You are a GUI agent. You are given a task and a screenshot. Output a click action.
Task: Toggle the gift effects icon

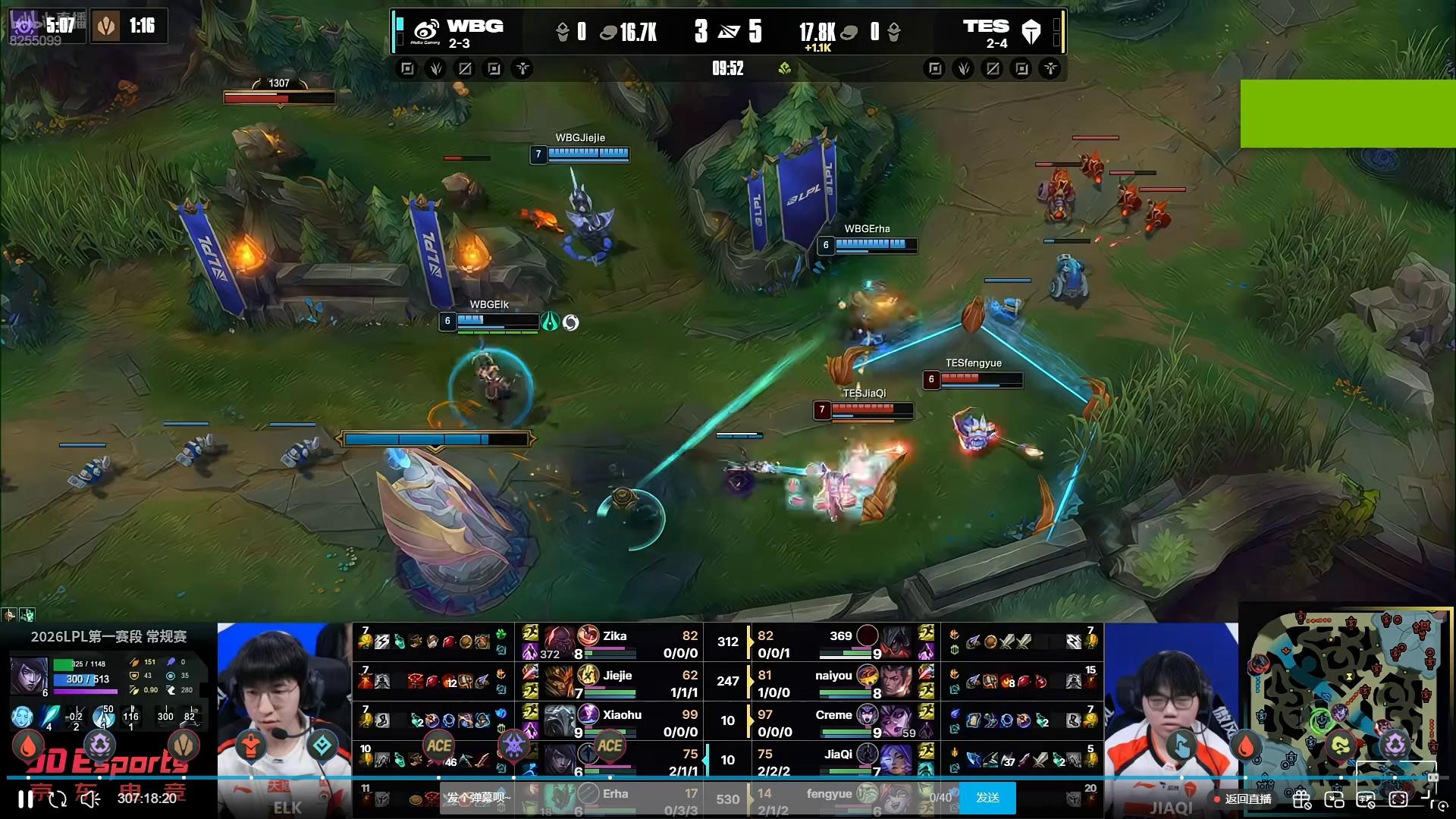point(1302,799)
